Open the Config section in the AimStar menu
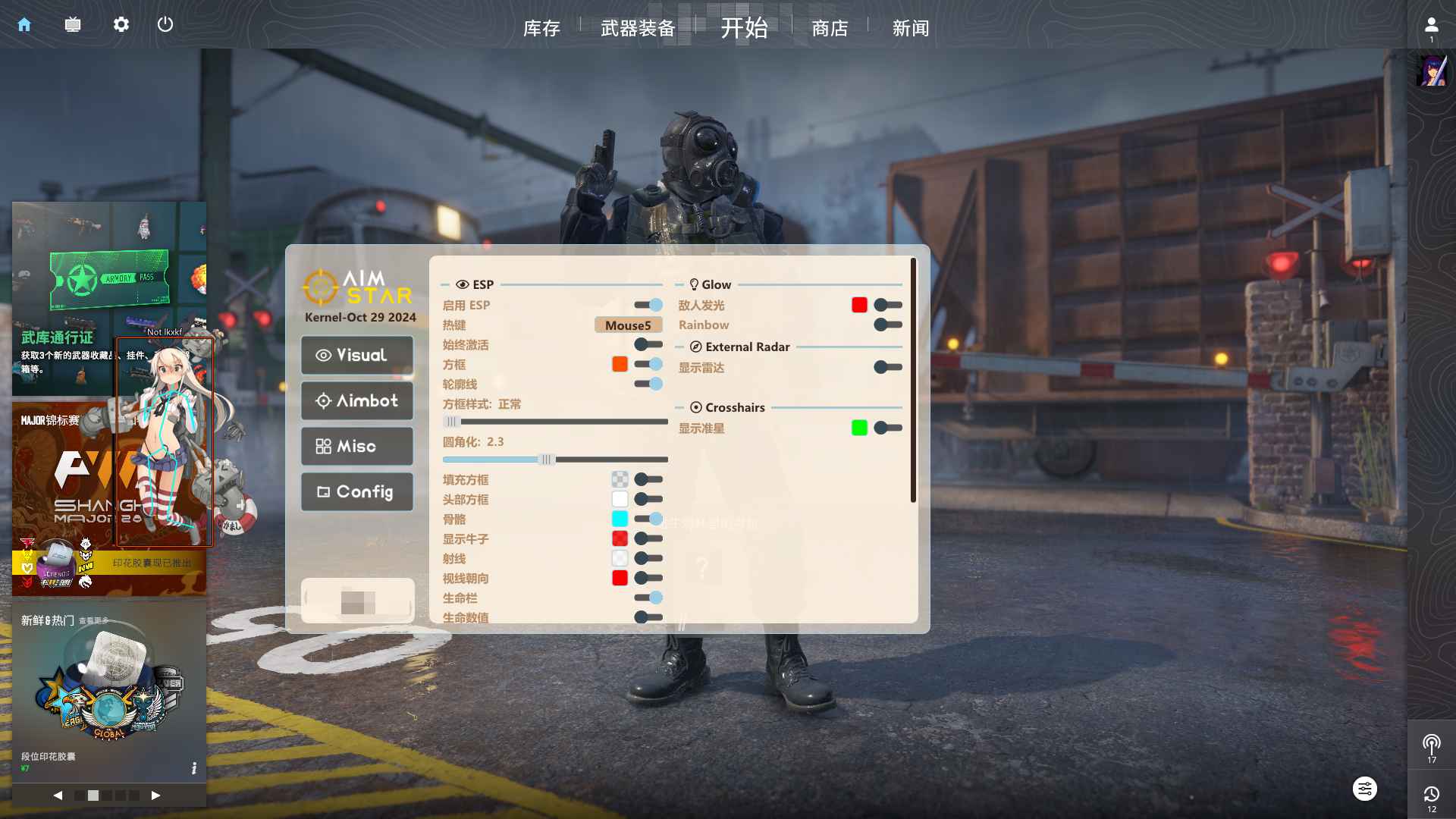The width and height of the screenshot is (1456, 819). (356, 491)
